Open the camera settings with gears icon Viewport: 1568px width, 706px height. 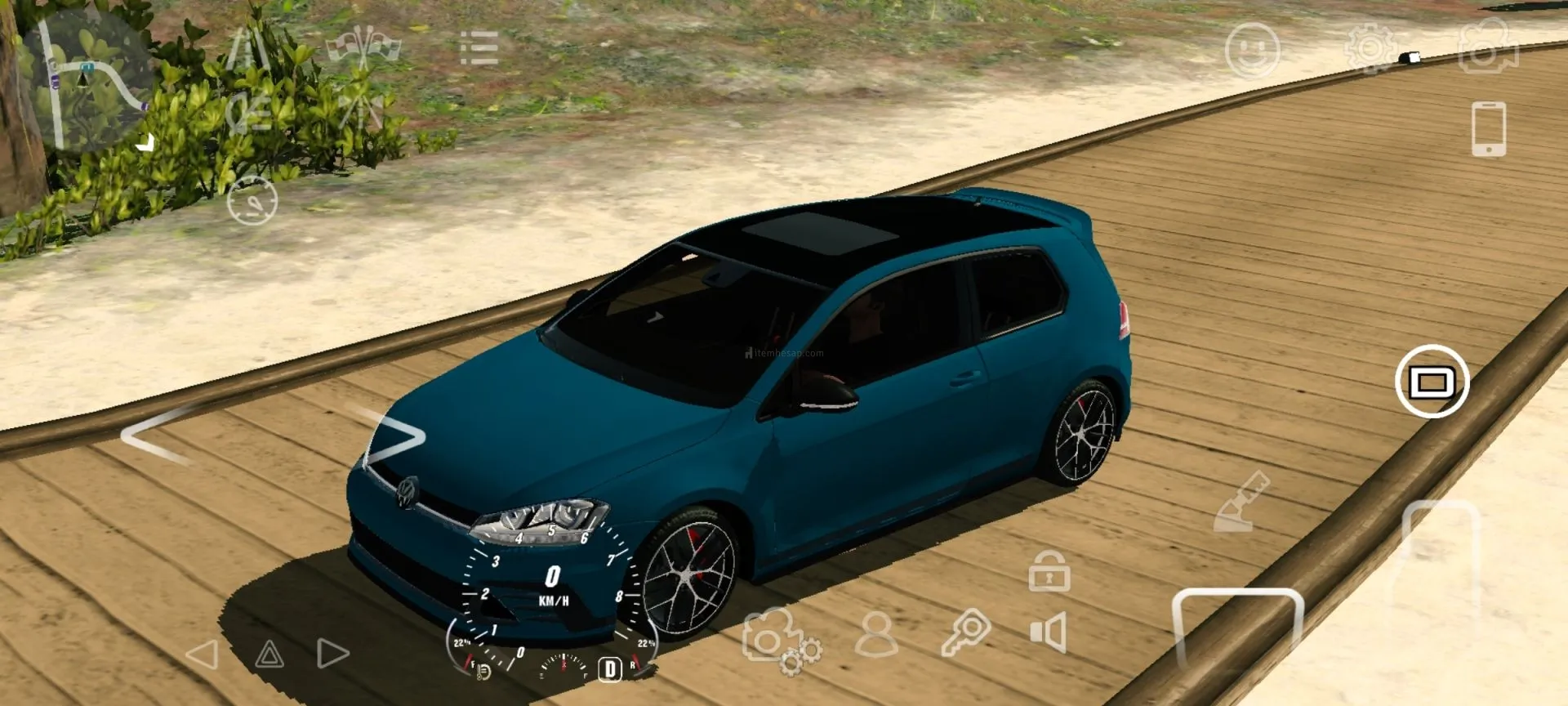click(780, 642)
